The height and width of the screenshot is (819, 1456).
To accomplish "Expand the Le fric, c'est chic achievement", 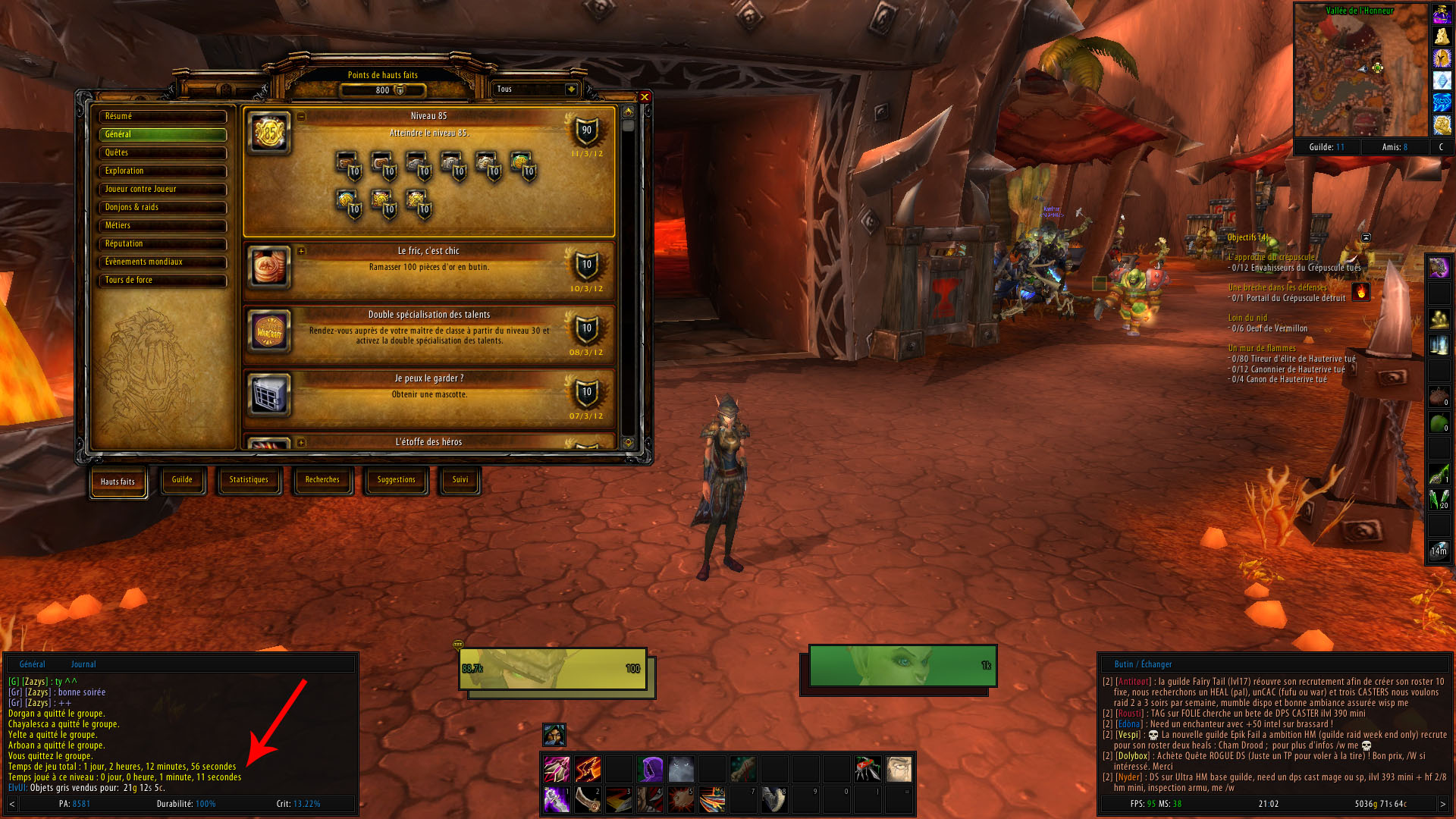I will pyautogui.click(x=302, y=251).
